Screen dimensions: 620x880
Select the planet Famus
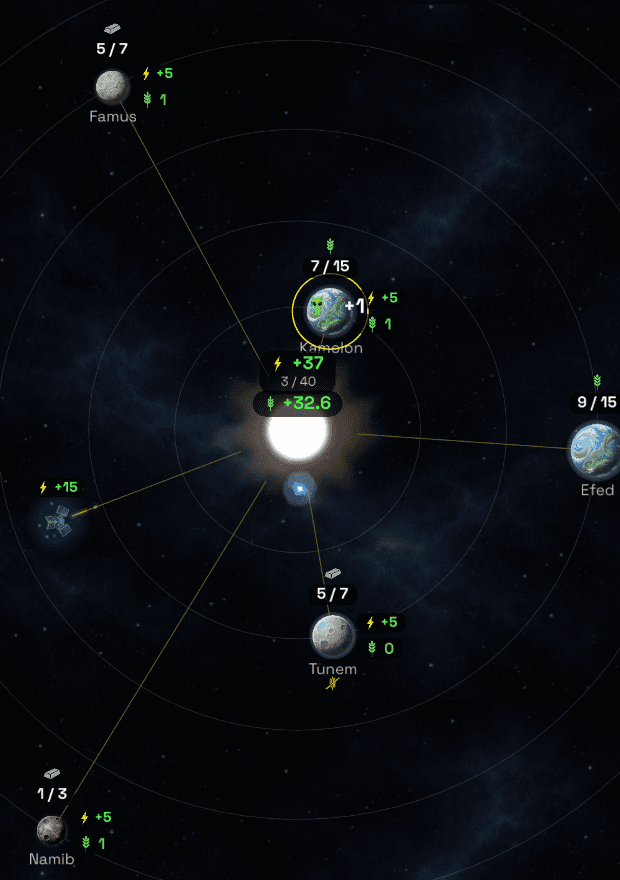pyautogui.click(x=112, y=87)
